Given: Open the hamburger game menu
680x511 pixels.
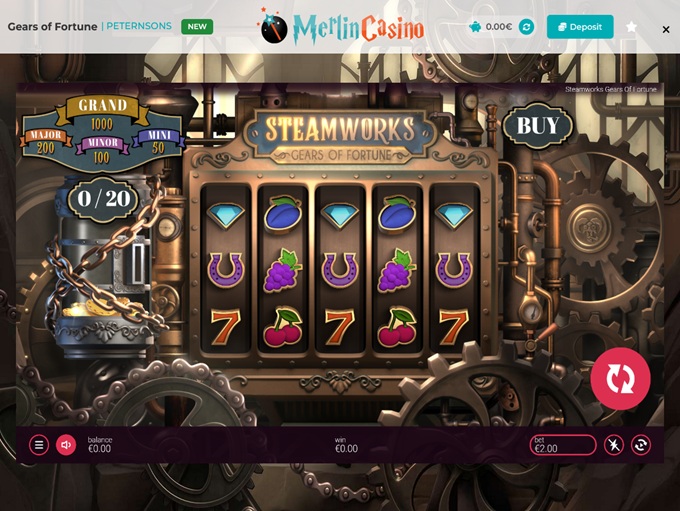Looking at the screenshot, I should click(39, 445).
